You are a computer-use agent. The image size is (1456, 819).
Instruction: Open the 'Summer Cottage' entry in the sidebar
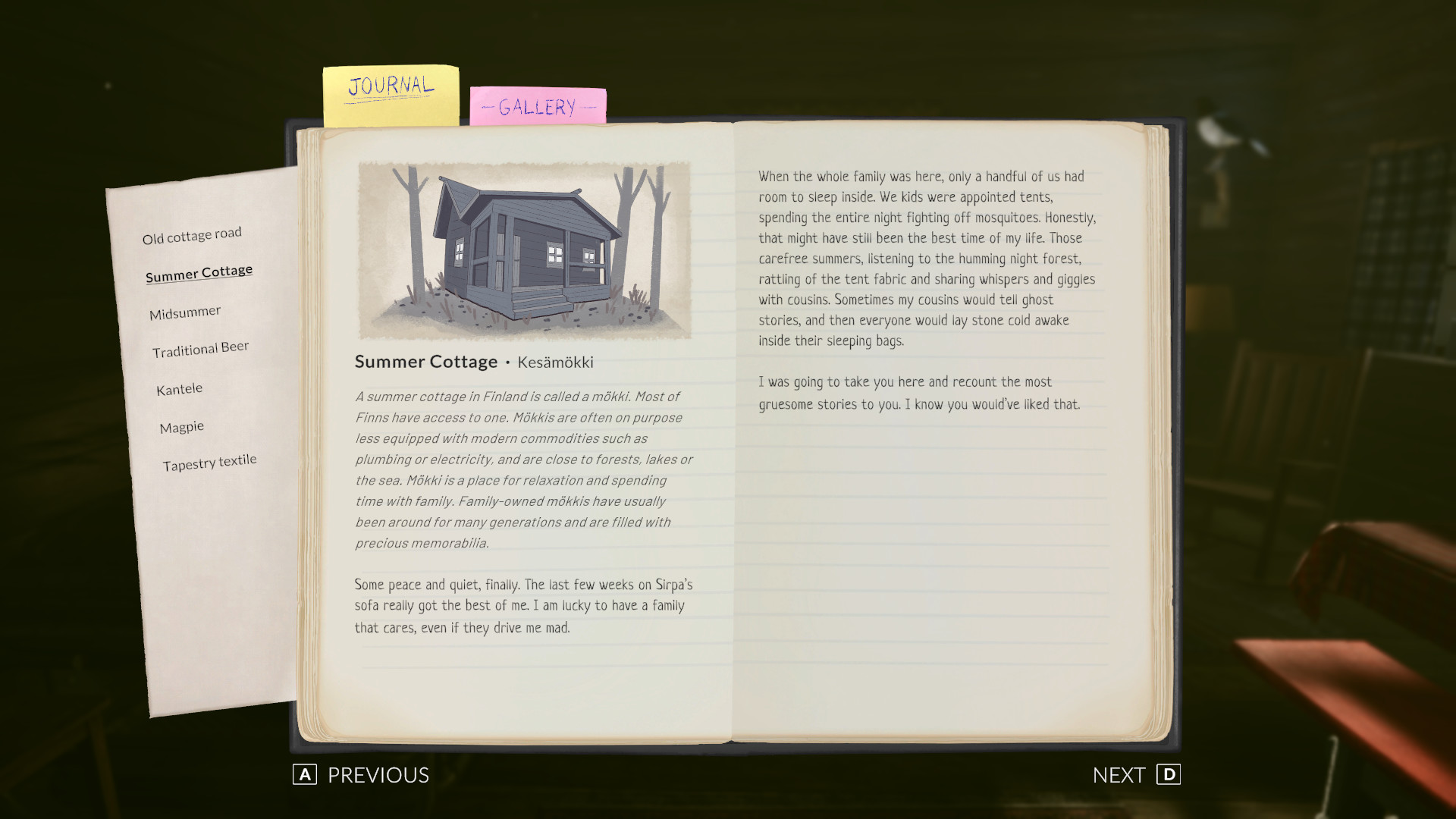tap(199, 271)
